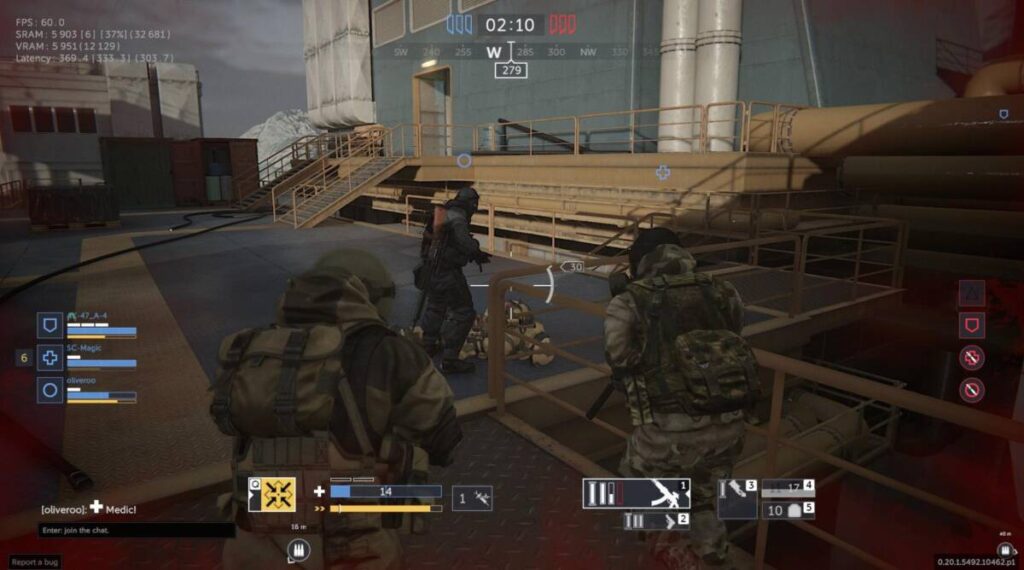Choose equipment slot 4
Screen dimensions: 1024x570
pyautogui.click(x=788, y=489)
